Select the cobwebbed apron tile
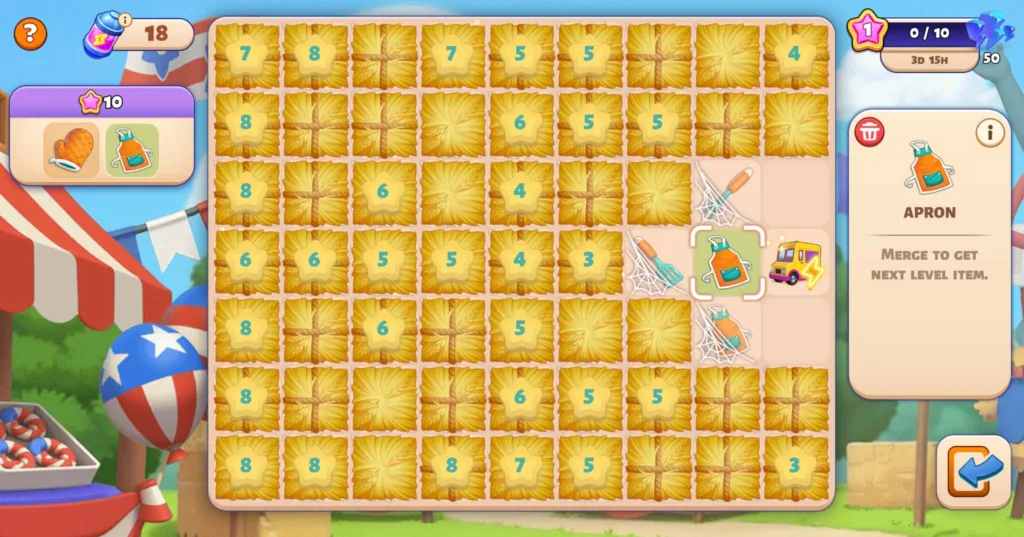1024x537 pixels. point(727,331)
